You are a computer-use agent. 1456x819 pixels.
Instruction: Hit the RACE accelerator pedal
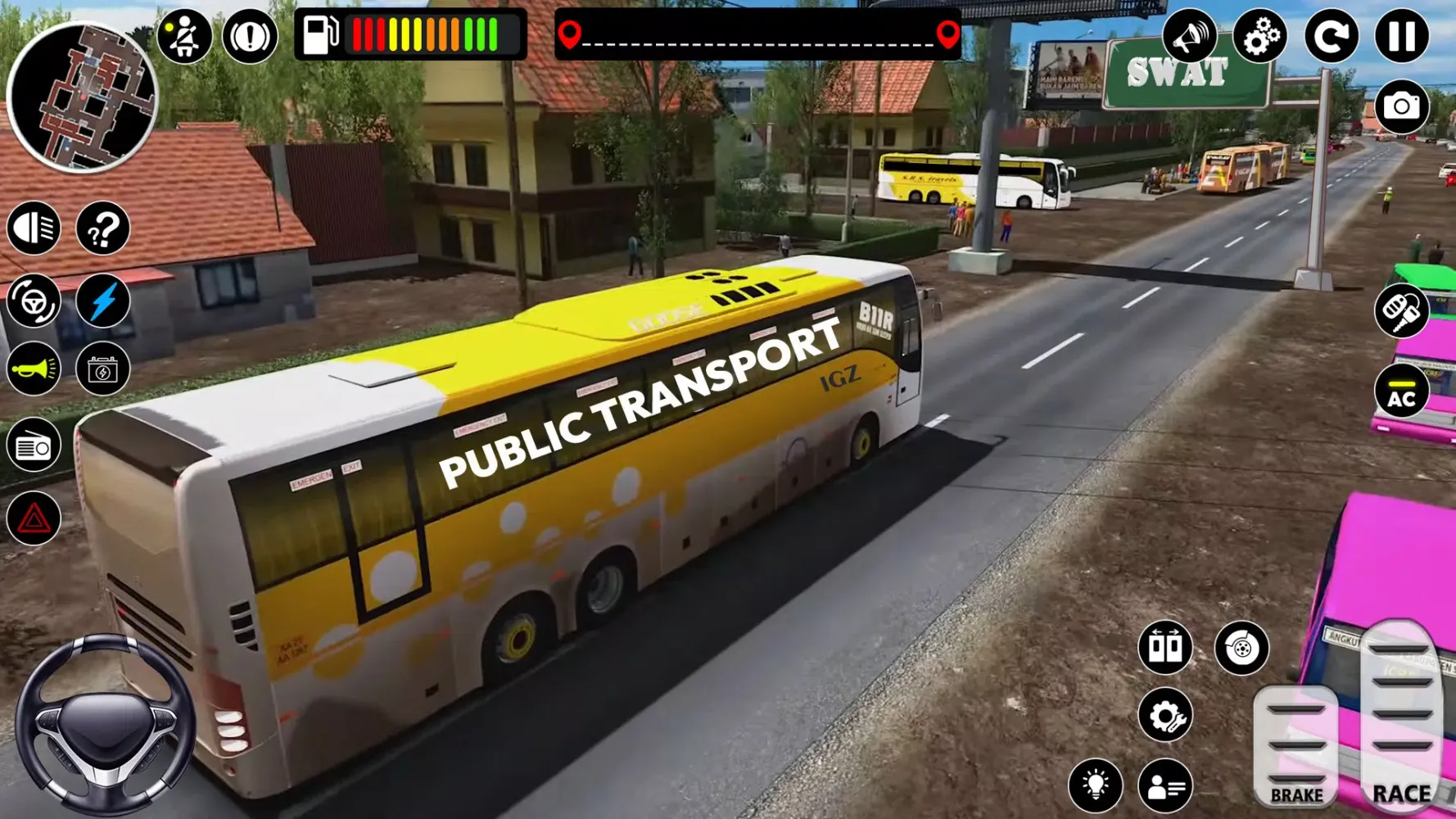click(1401, 717)
